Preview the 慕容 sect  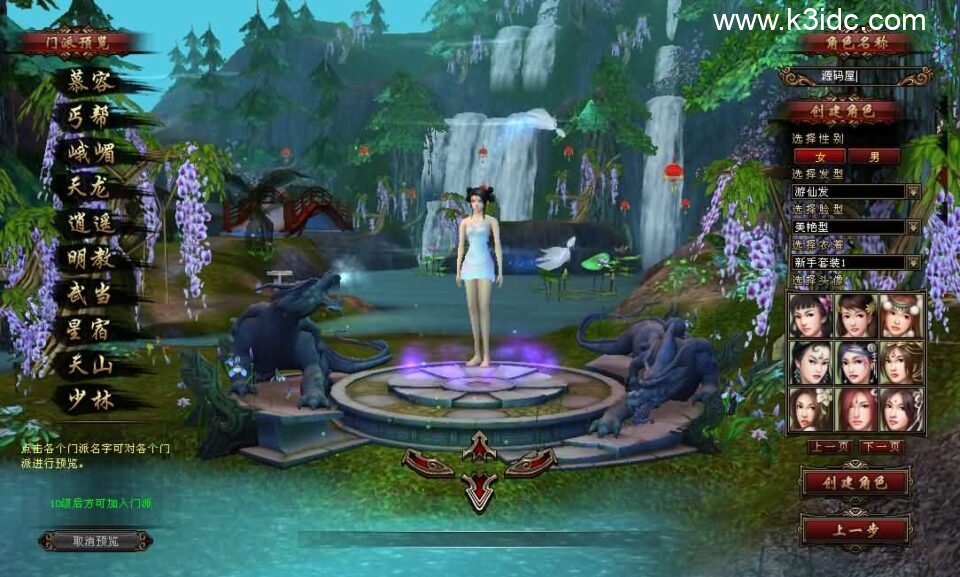(90, 81)
